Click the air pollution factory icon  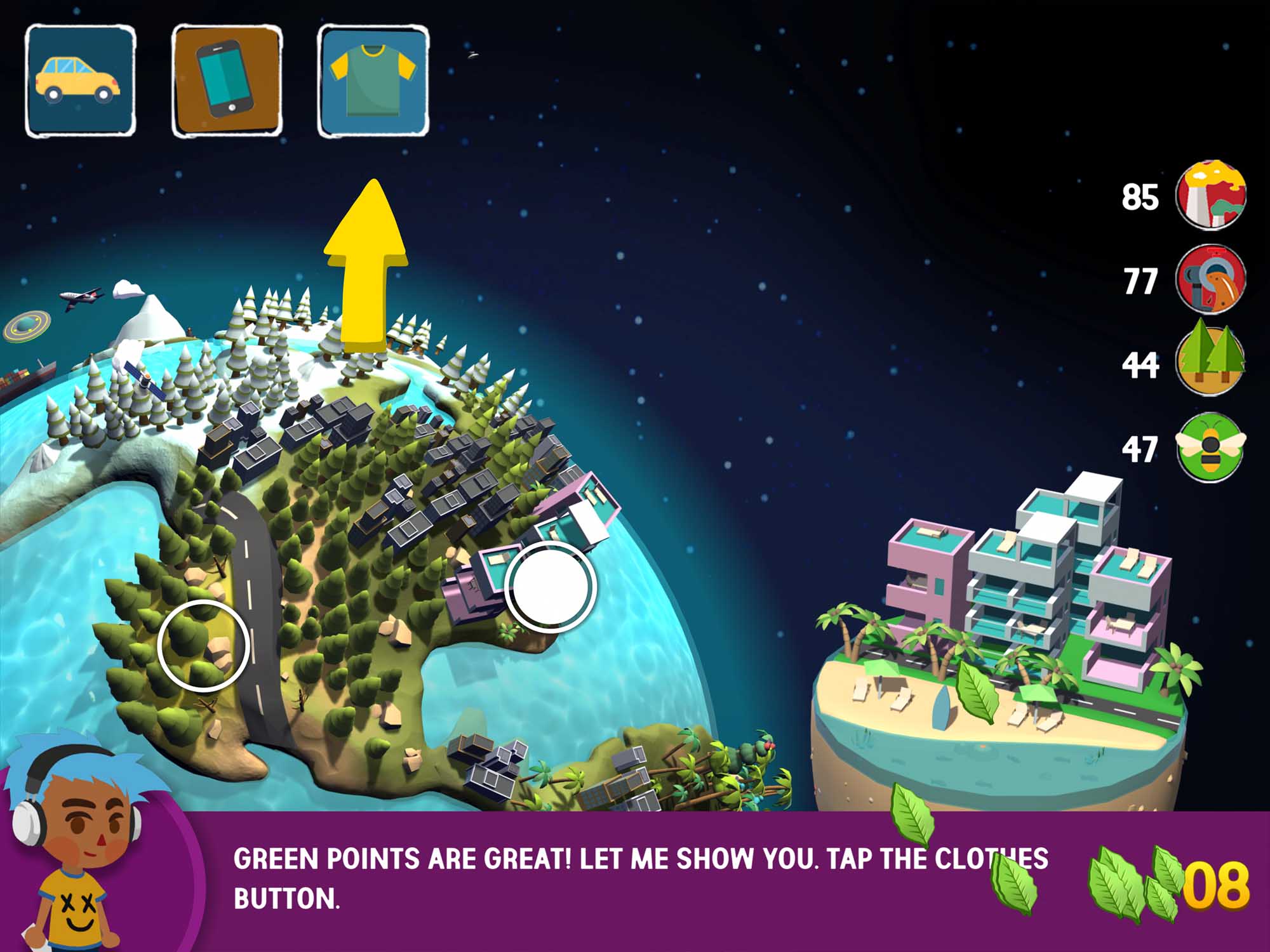[x=1210, y=194]
